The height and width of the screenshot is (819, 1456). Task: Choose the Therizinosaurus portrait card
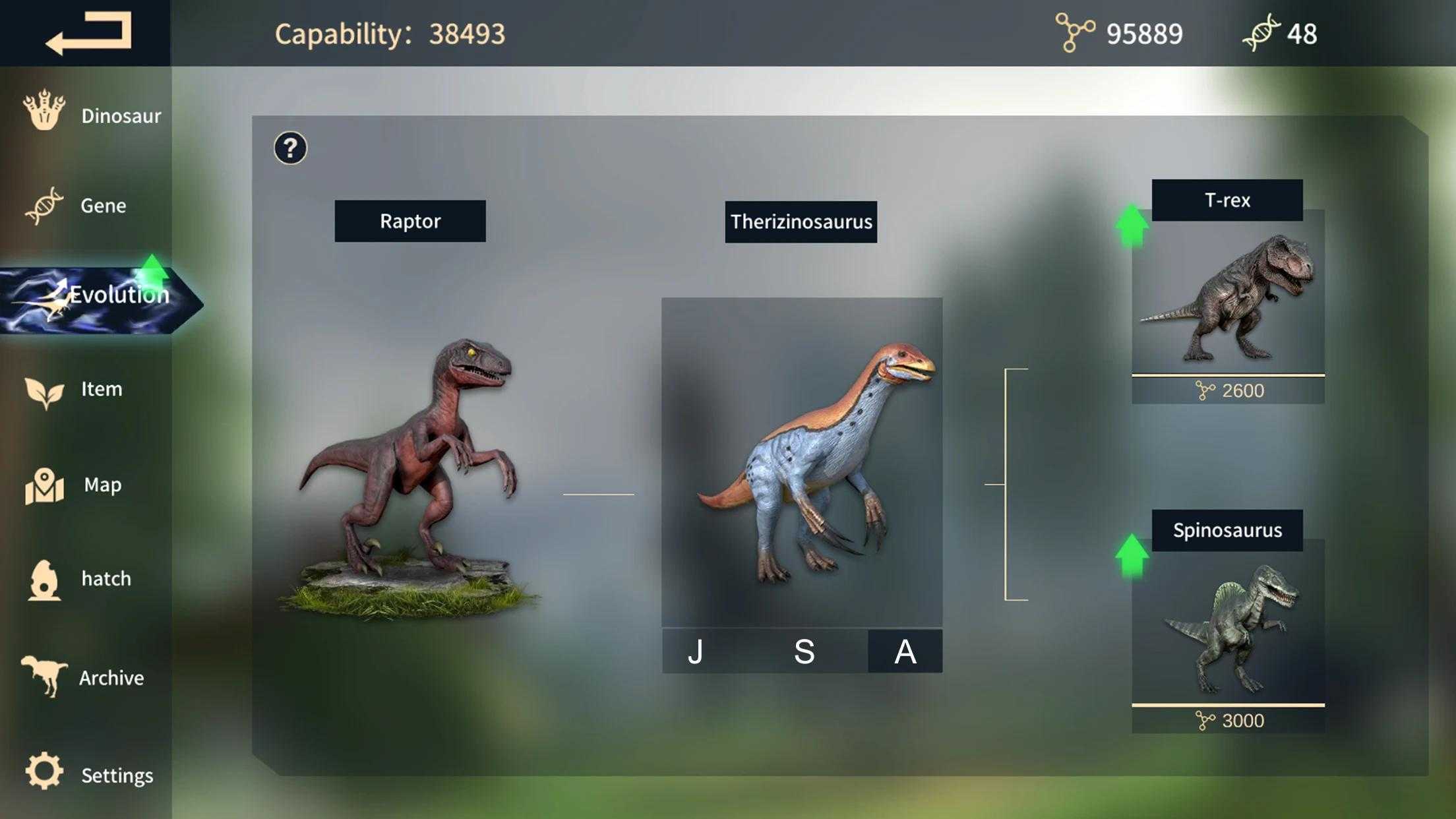(x=802, y=462)
